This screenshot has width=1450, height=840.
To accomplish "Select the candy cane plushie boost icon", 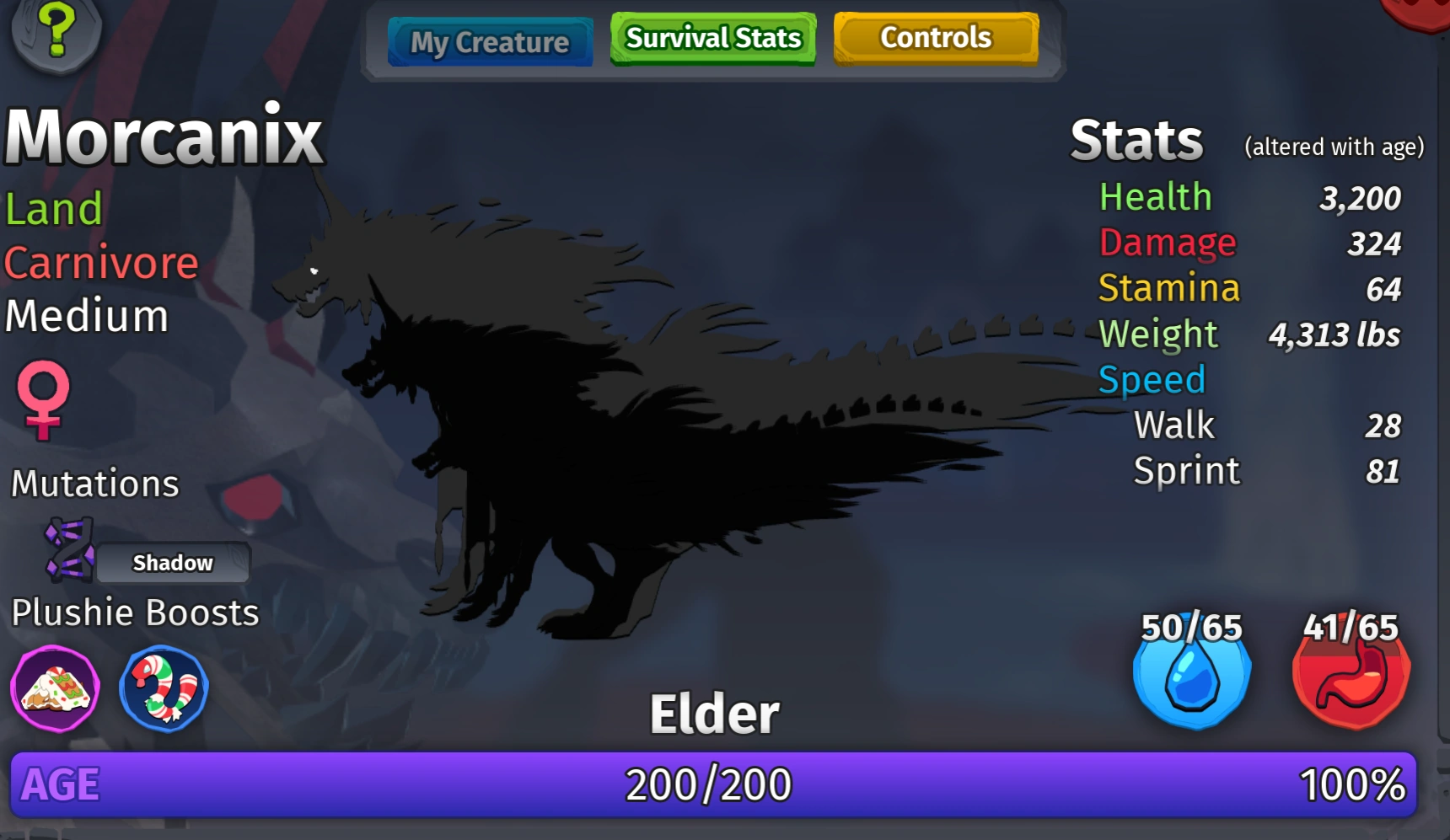I will [x=163, y=688].
